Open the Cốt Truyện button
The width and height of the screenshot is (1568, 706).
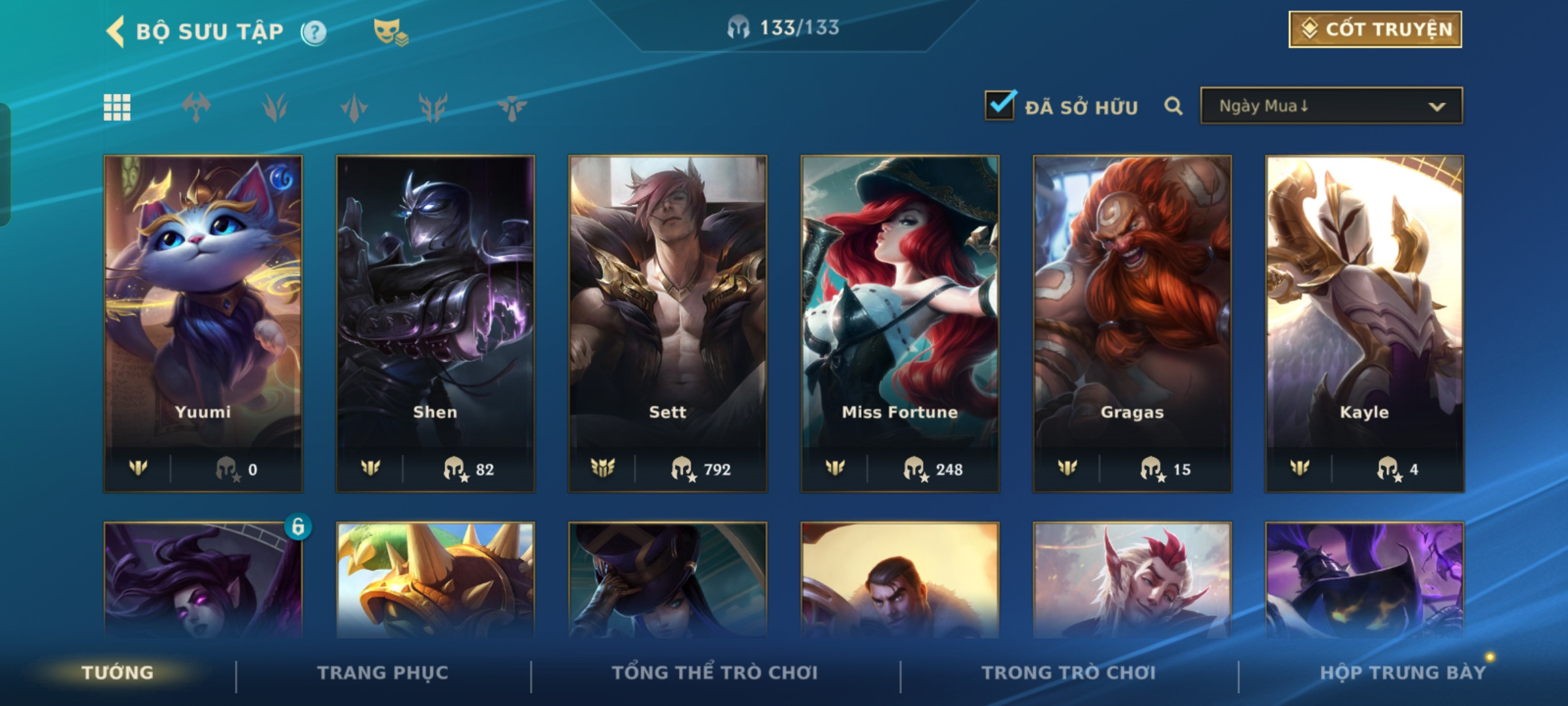tap(1375, 29)
